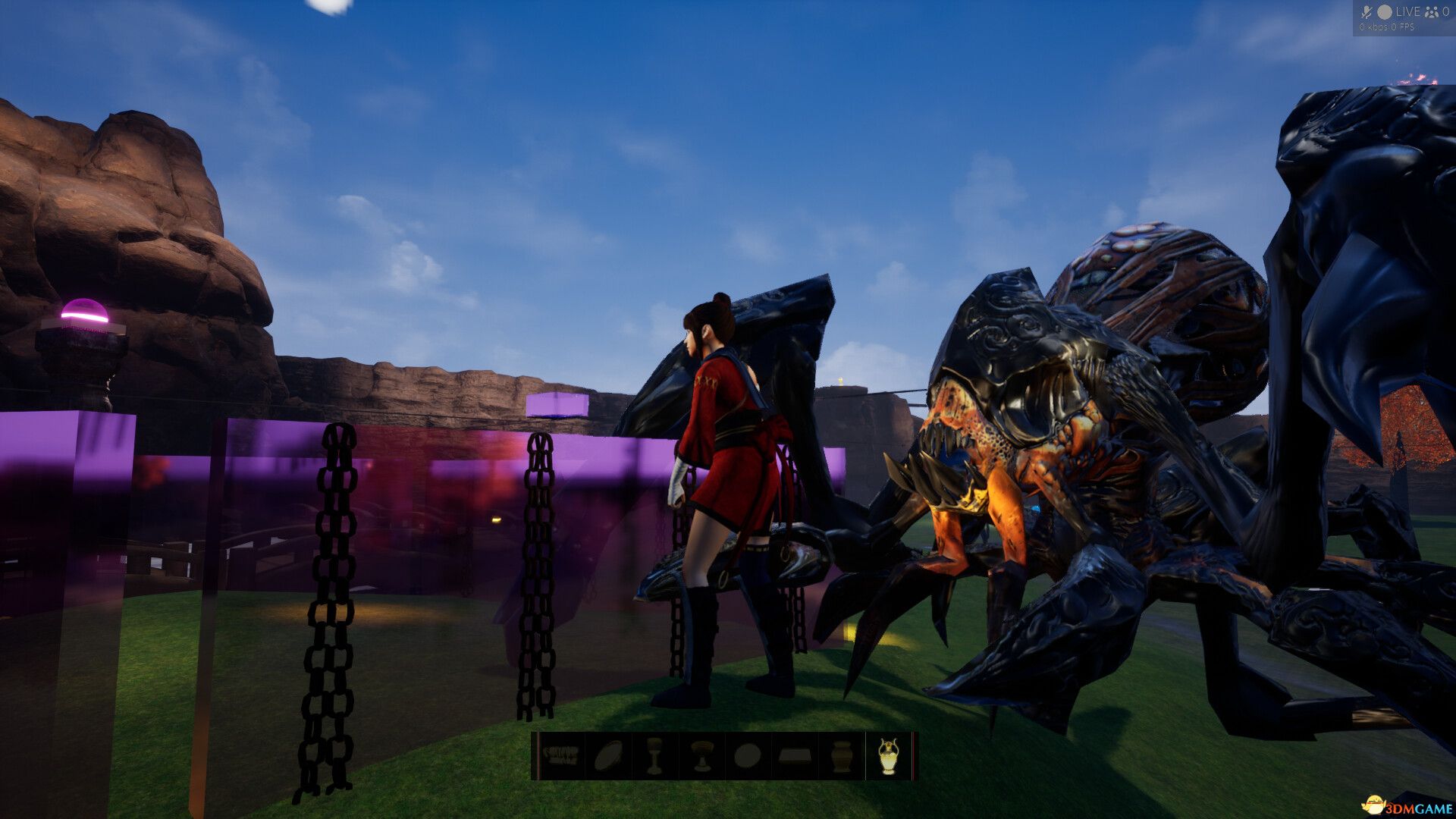Click the highlighted golden amphora slot
The image size is (1456, 819).
point(888,756)
